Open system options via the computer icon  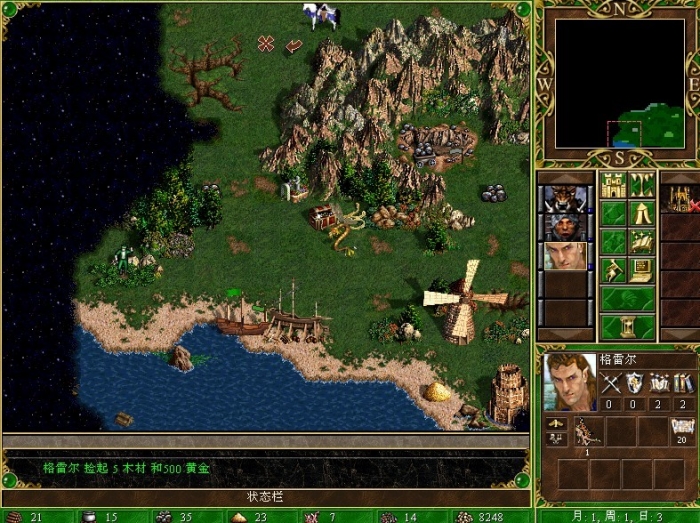(642, 269)
